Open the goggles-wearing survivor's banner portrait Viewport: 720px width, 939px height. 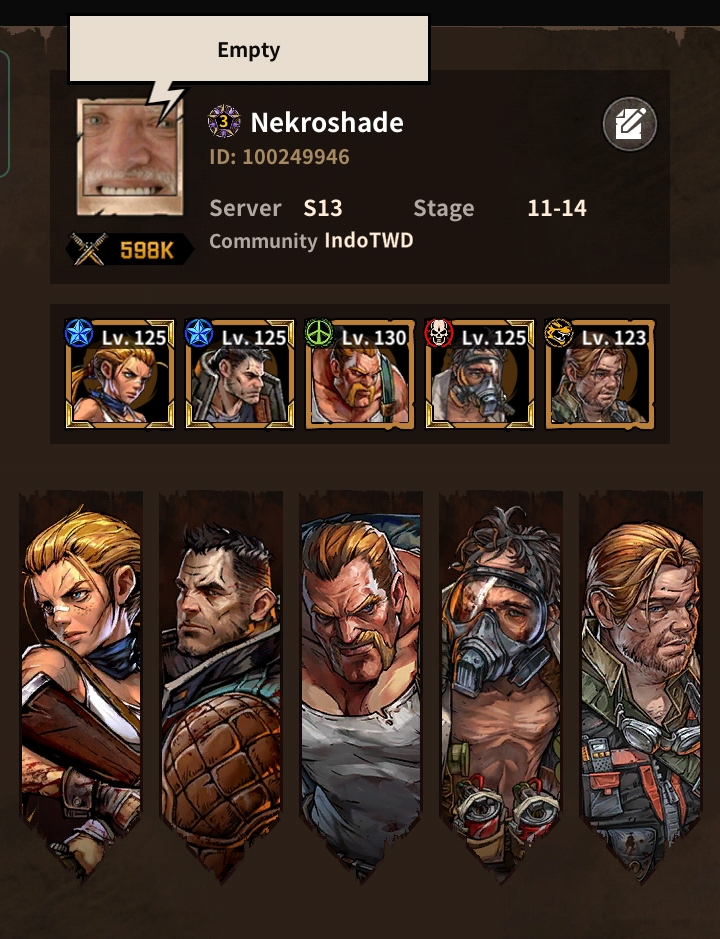click(640, 680)
